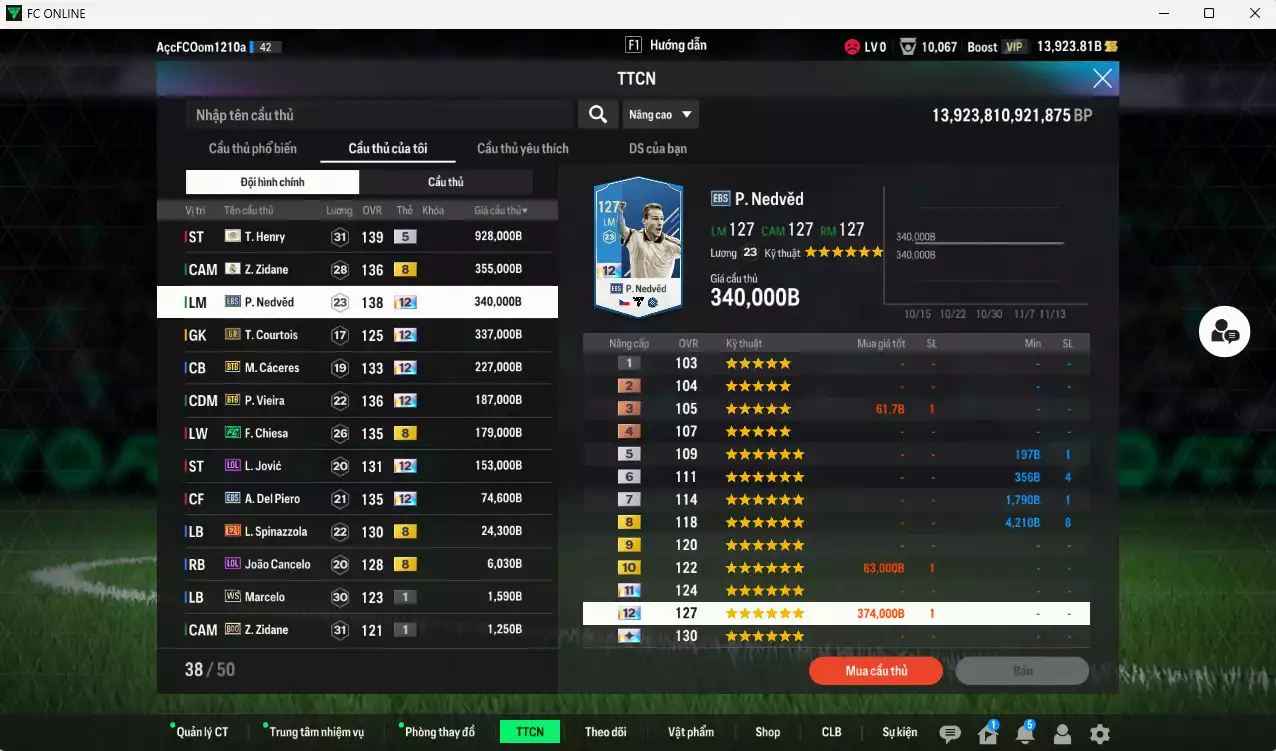
Task: Open the Cầu thủ yêu thích tab
Action: [x=522, y=149]
